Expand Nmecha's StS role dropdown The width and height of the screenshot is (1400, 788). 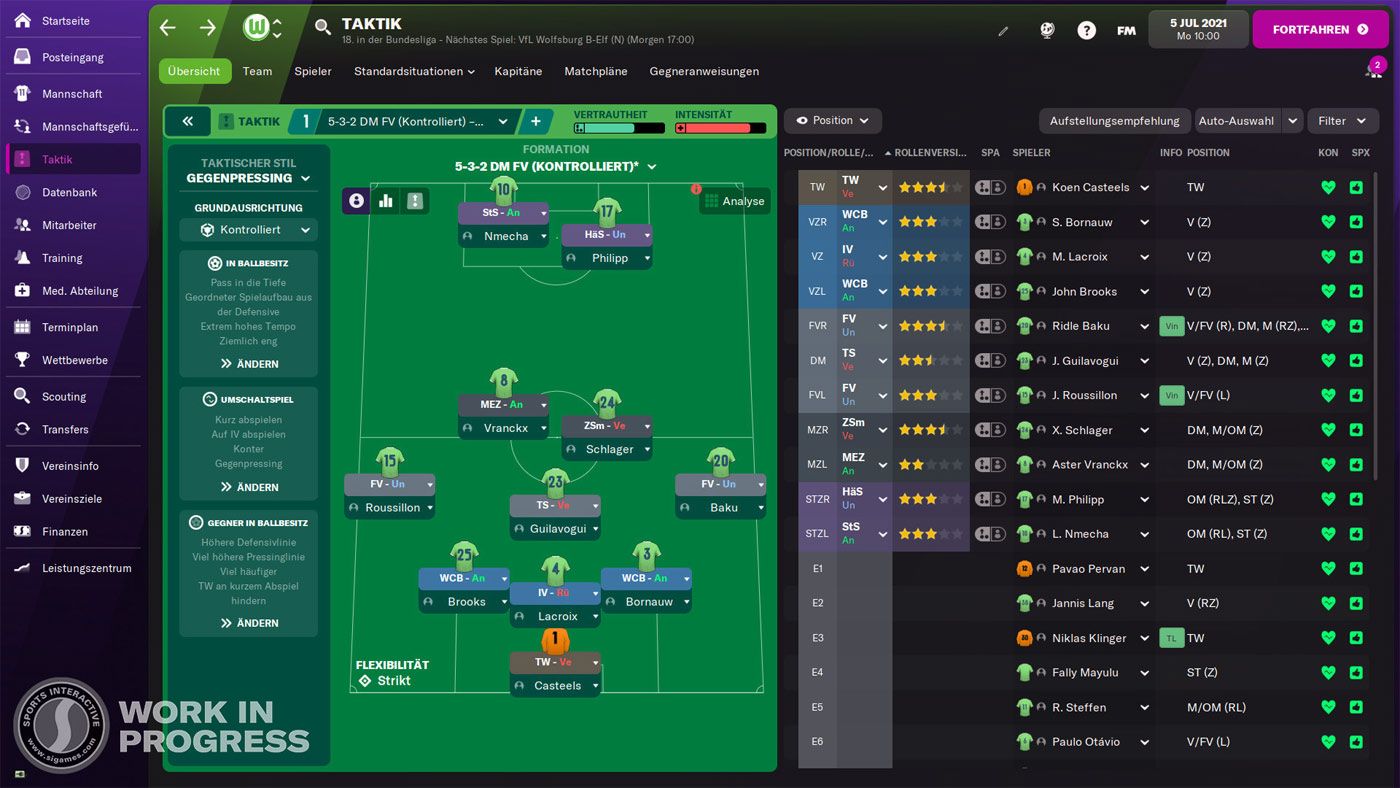[x=503, y=212]
